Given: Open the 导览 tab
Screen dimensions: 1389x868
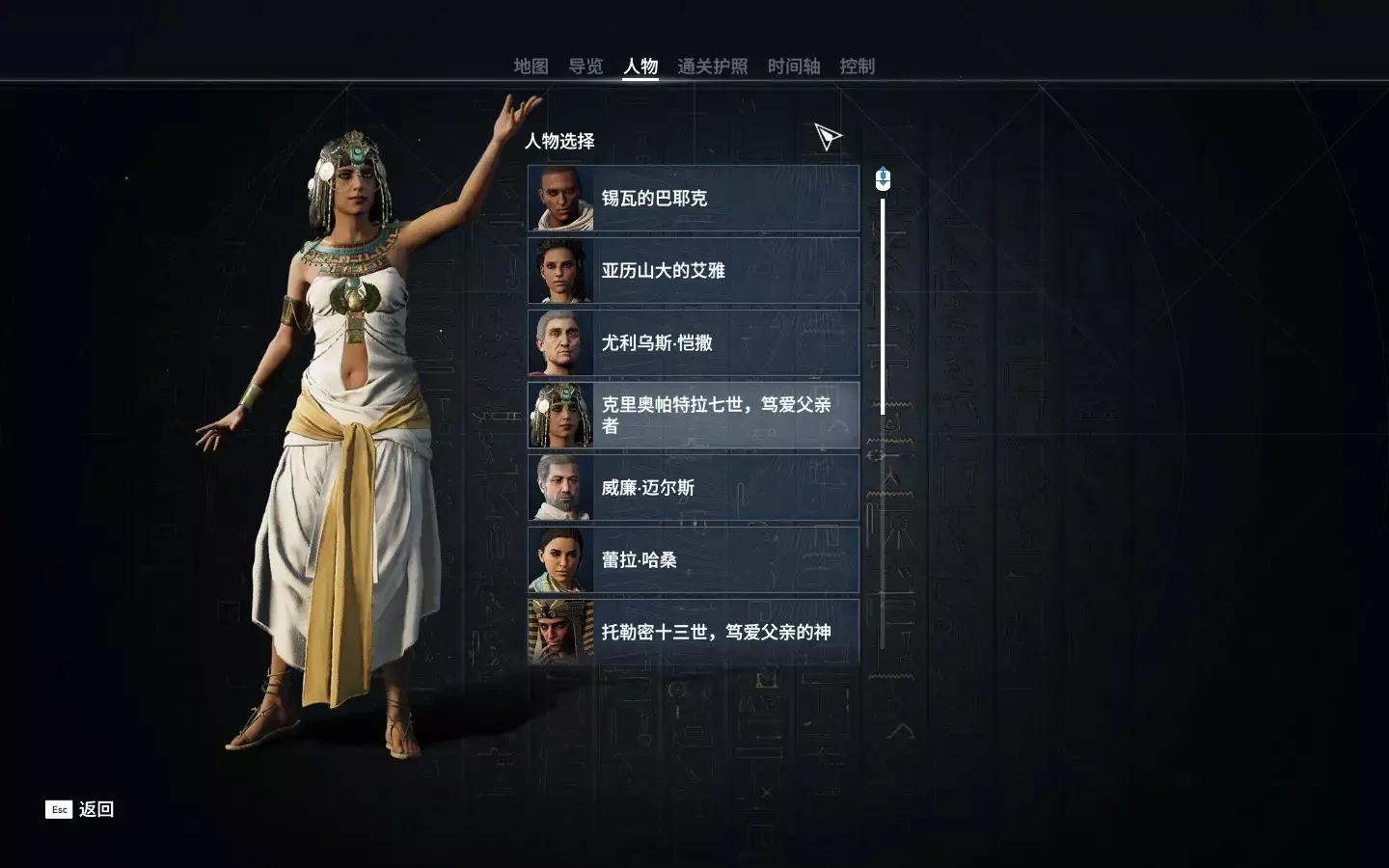Looking at the screenshot, I should point(588,67).
